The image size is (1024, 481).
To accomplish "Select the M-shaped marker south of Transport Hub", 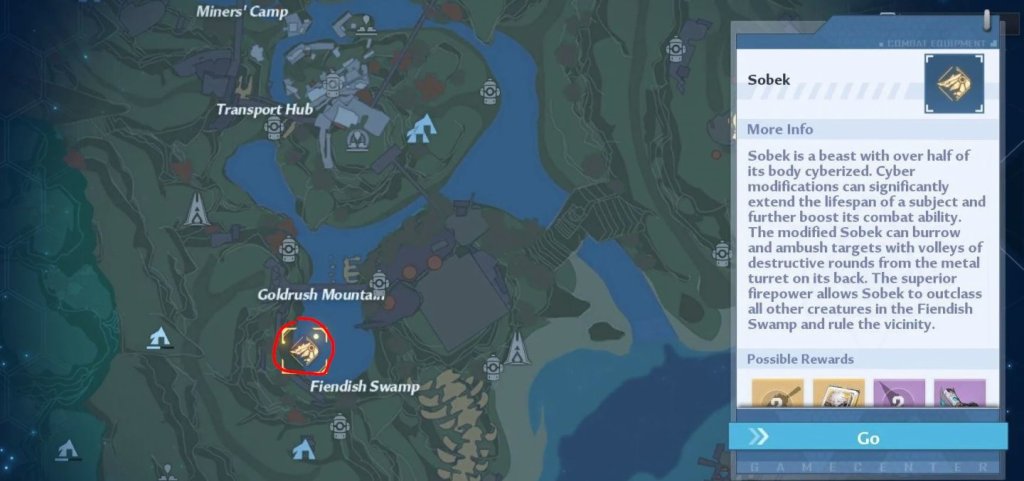I will pos(355,143).
